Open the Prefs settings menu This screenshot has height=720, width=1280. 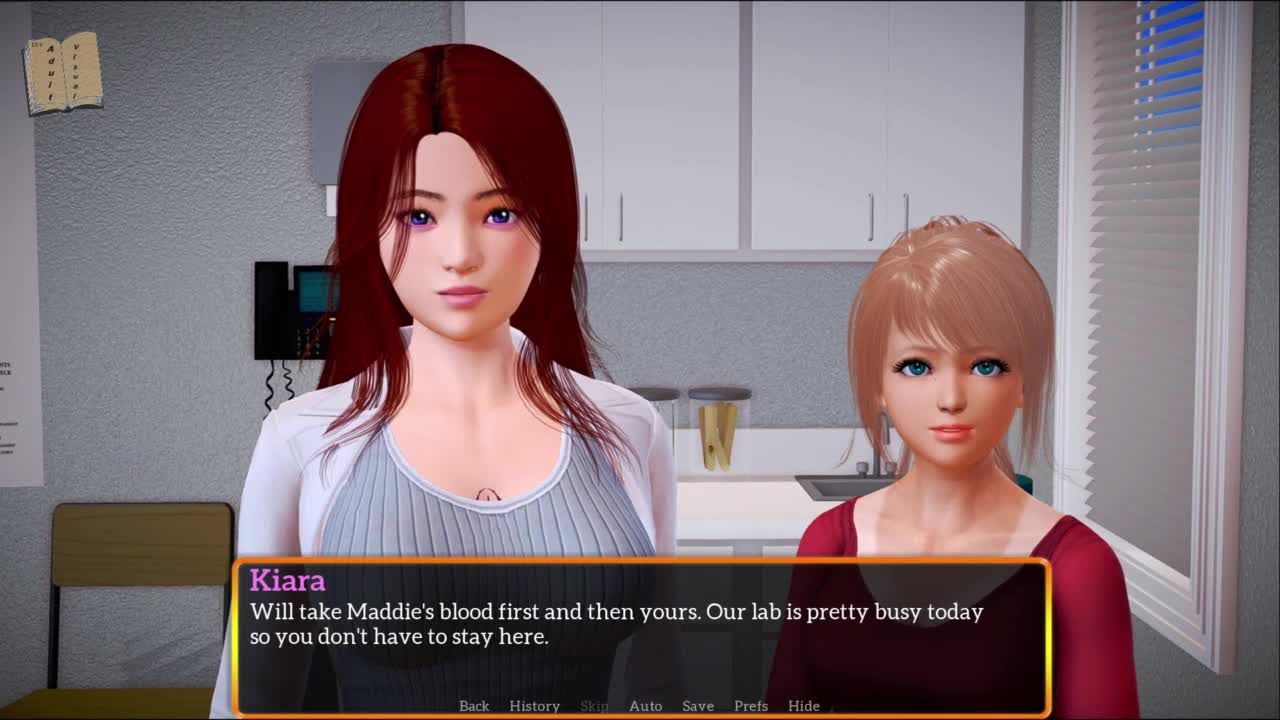coord(751,706)
